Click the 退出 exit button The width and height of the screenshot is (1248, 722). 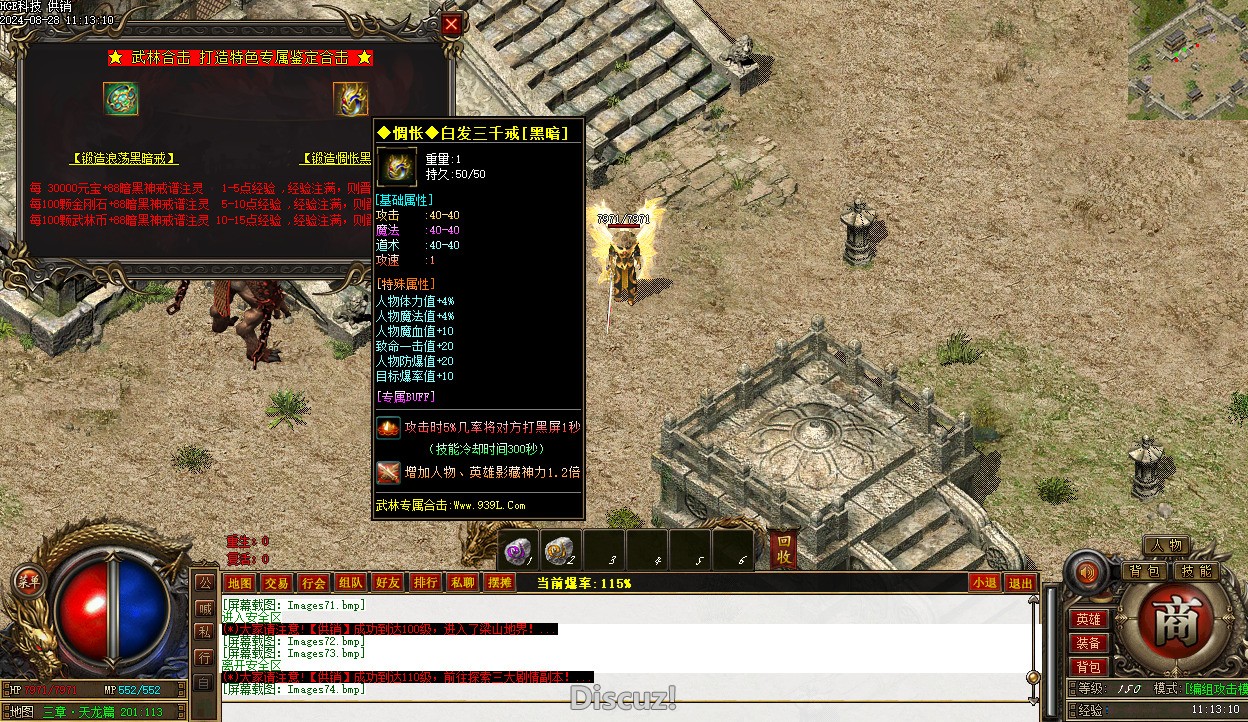pyautogui.click(x=1020, y=583)
